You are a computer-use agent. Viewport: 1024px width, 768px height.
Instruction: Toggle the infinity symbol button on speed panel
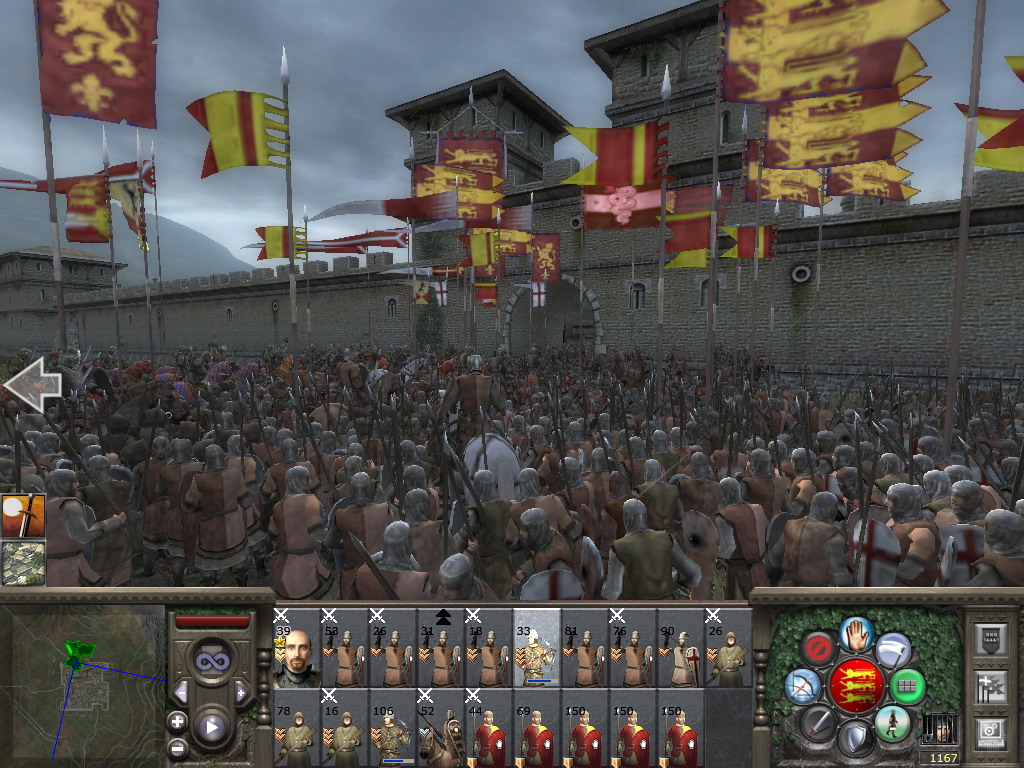pos(210,660)
